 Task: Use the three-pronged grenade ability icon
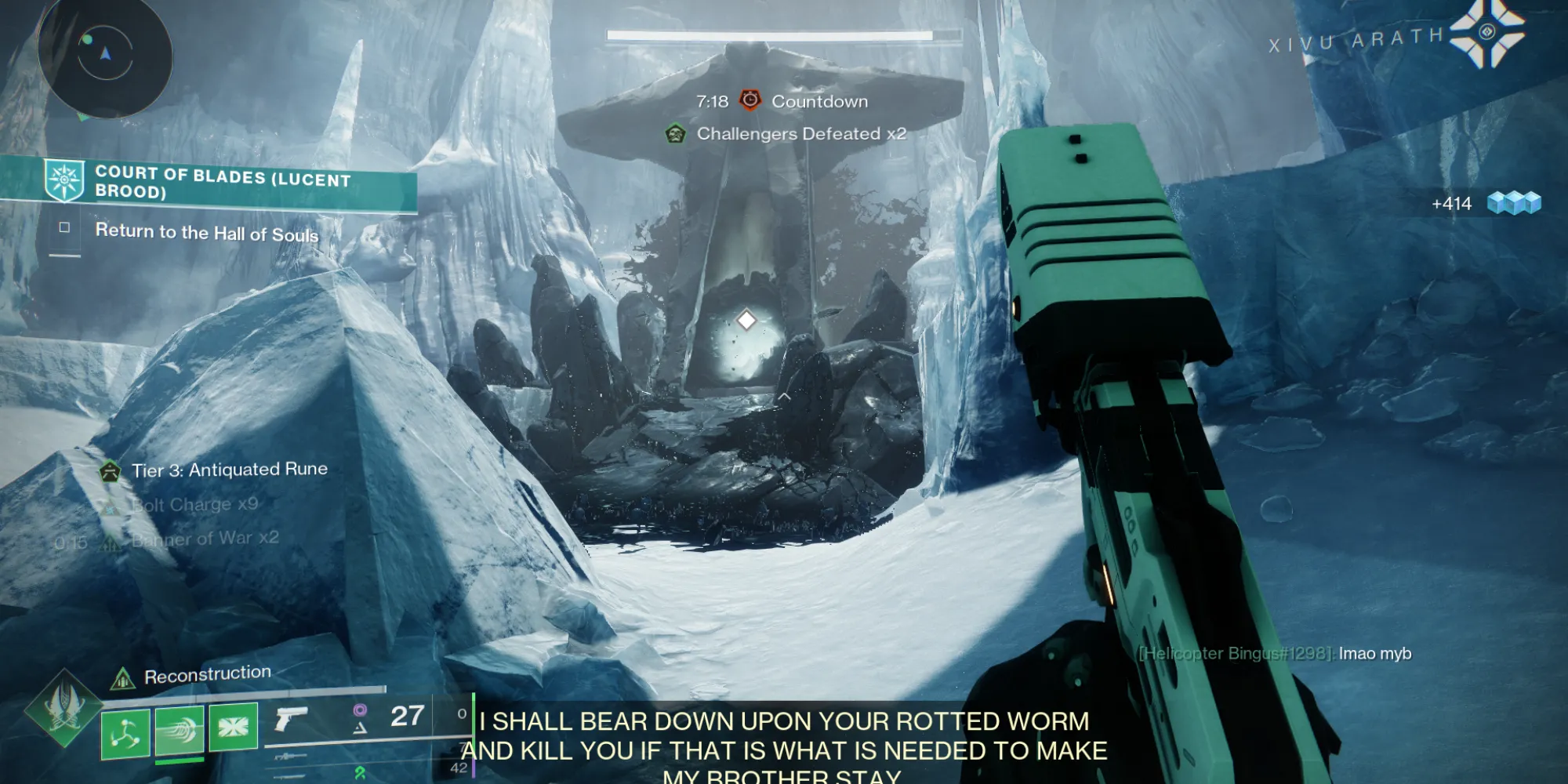(125, 731)
